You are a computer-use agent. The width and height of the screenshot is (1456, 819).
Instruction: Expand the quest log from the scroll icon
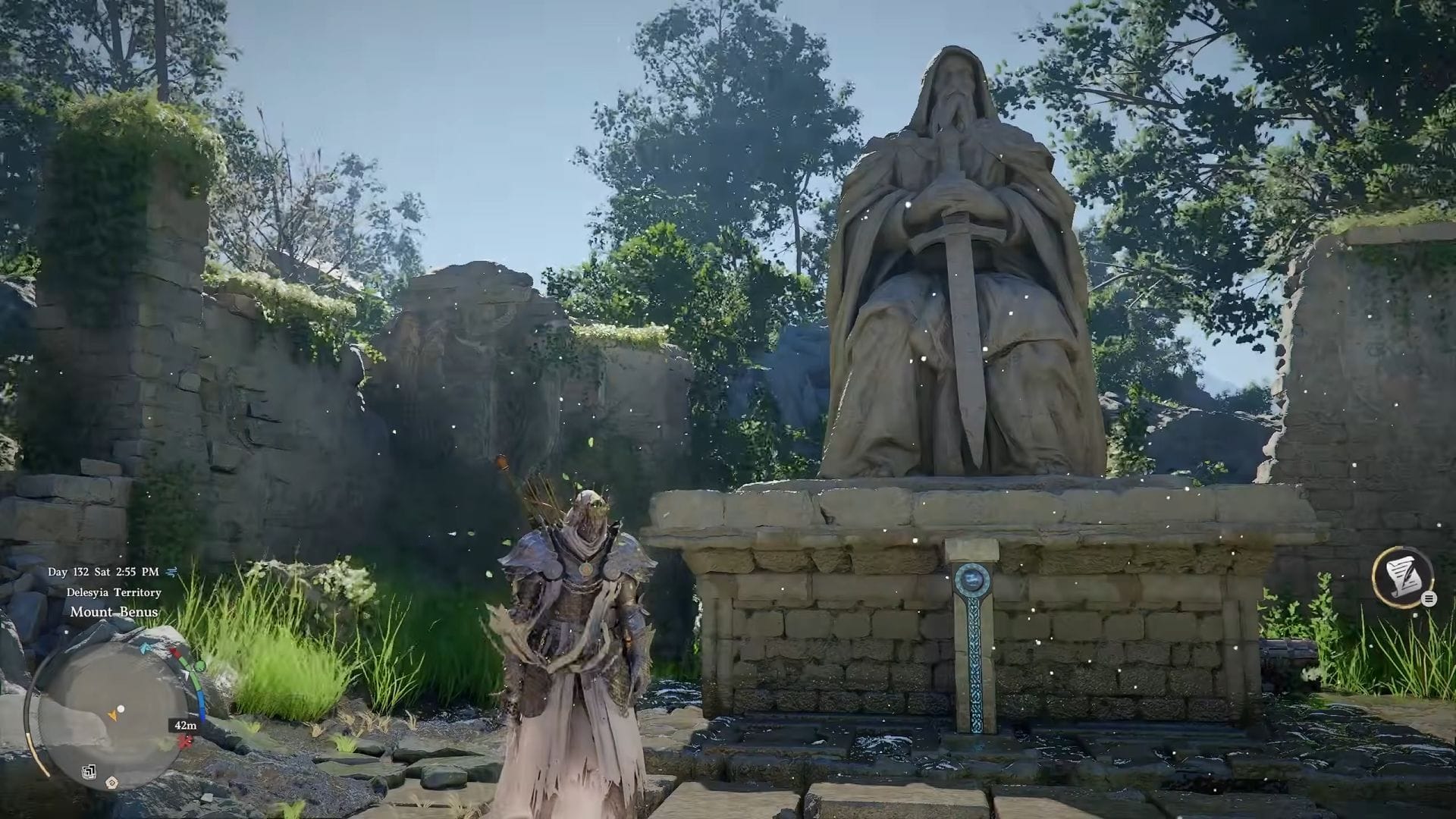1403,576
